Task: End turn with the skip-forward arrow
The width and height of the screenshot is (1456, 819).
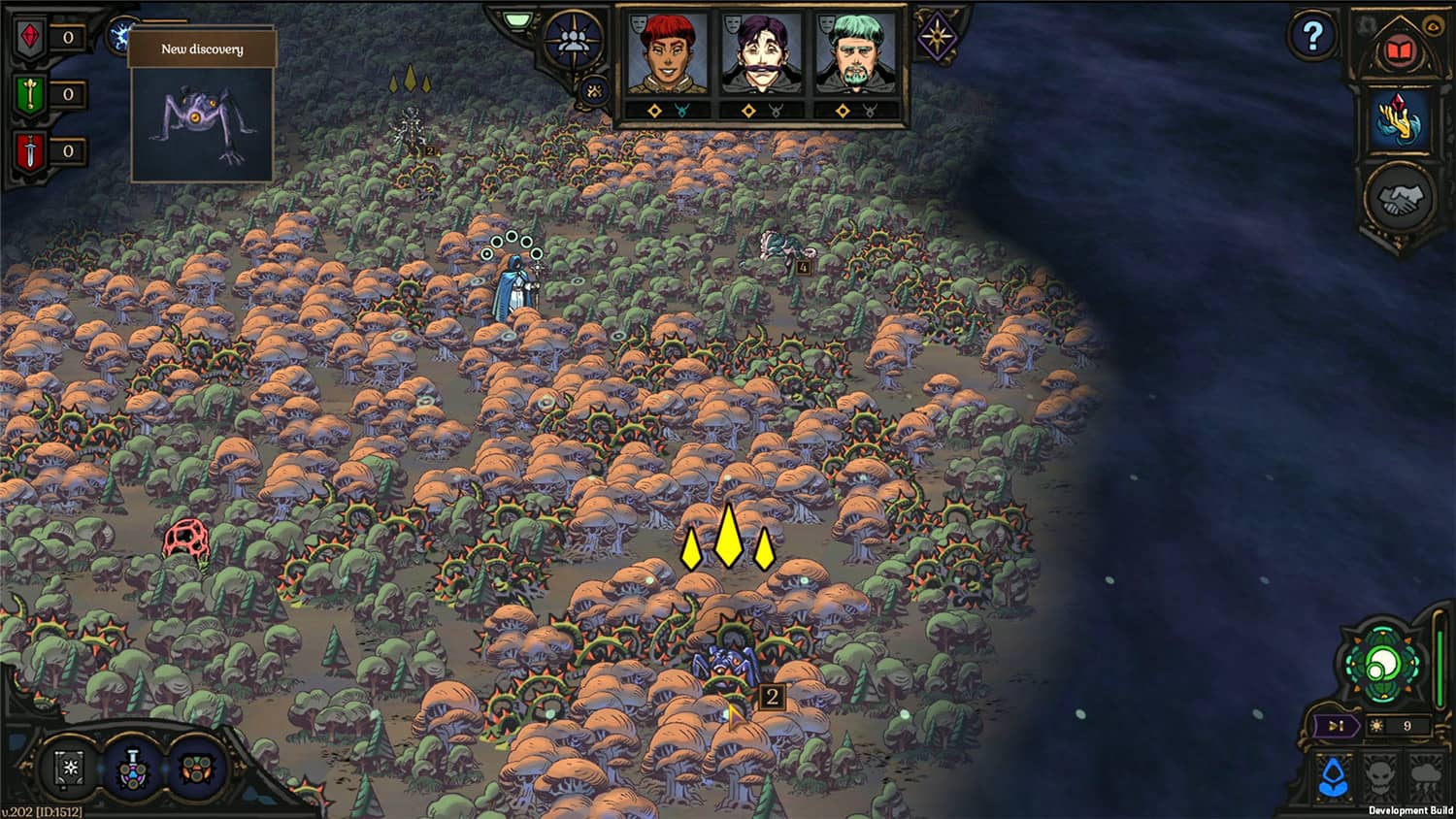Action: [x=1337, y=726]
